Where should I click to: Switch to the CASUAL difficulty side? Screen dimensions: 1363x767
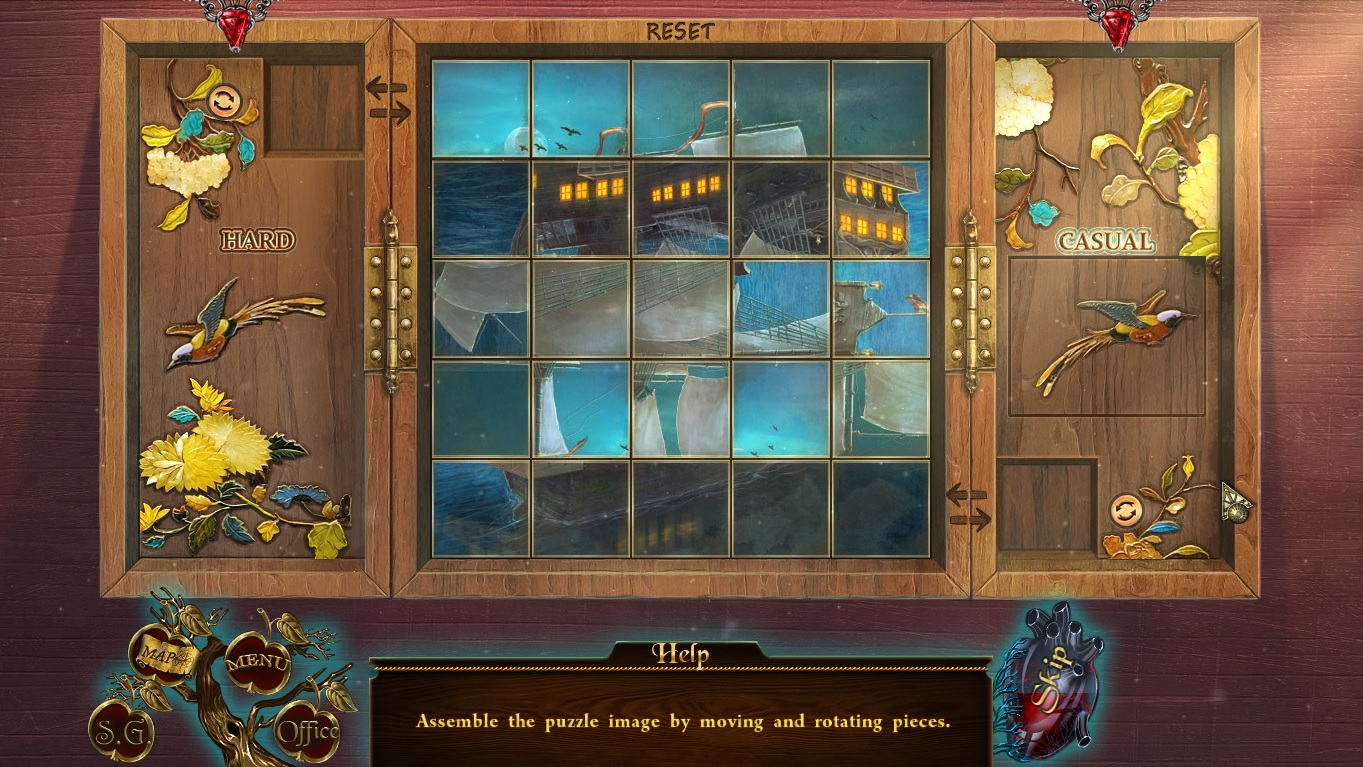click(x=1104, y=241)
